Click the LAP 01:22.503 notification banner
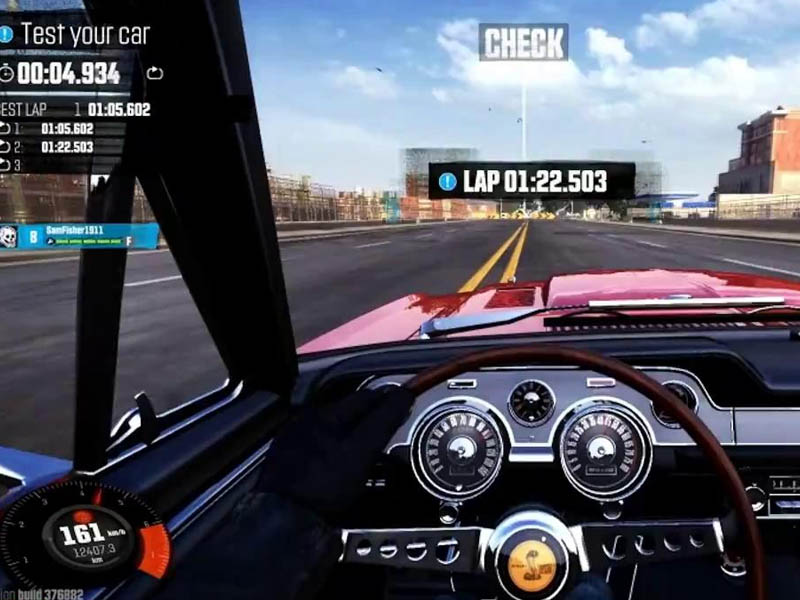The width and height of the screenshot is (800, 600). tap(531, 181)
